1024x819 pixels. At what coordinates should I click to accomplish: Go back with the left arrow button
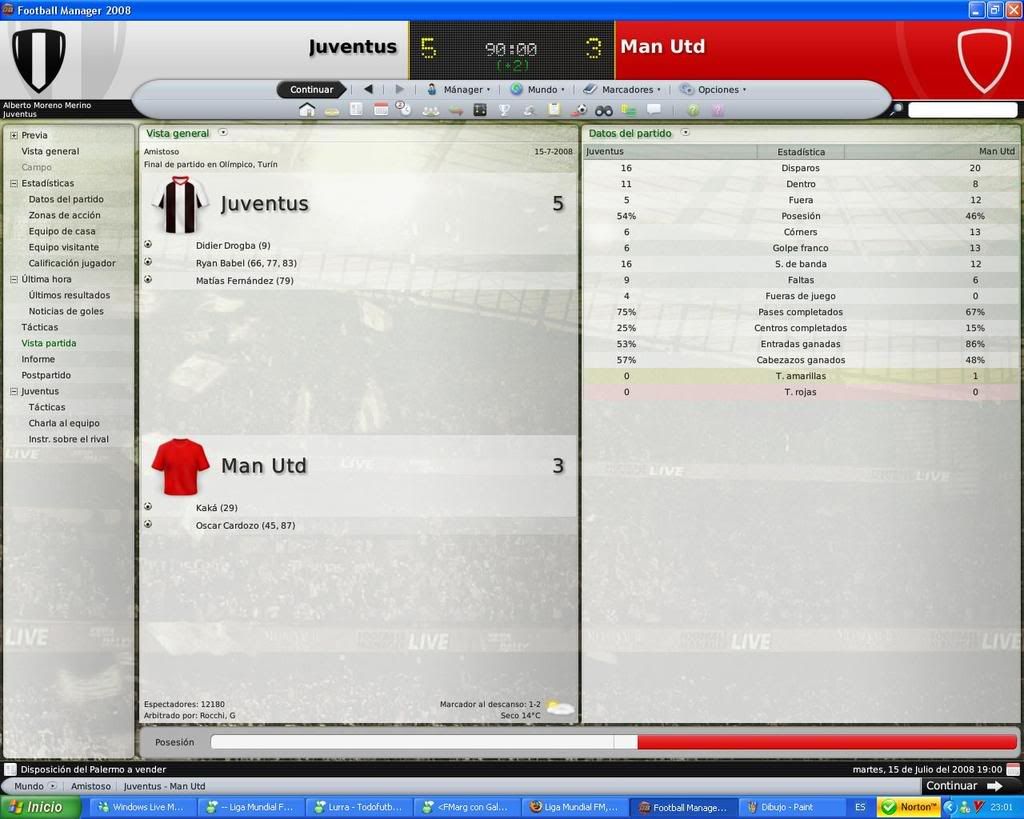coord(368,90)
